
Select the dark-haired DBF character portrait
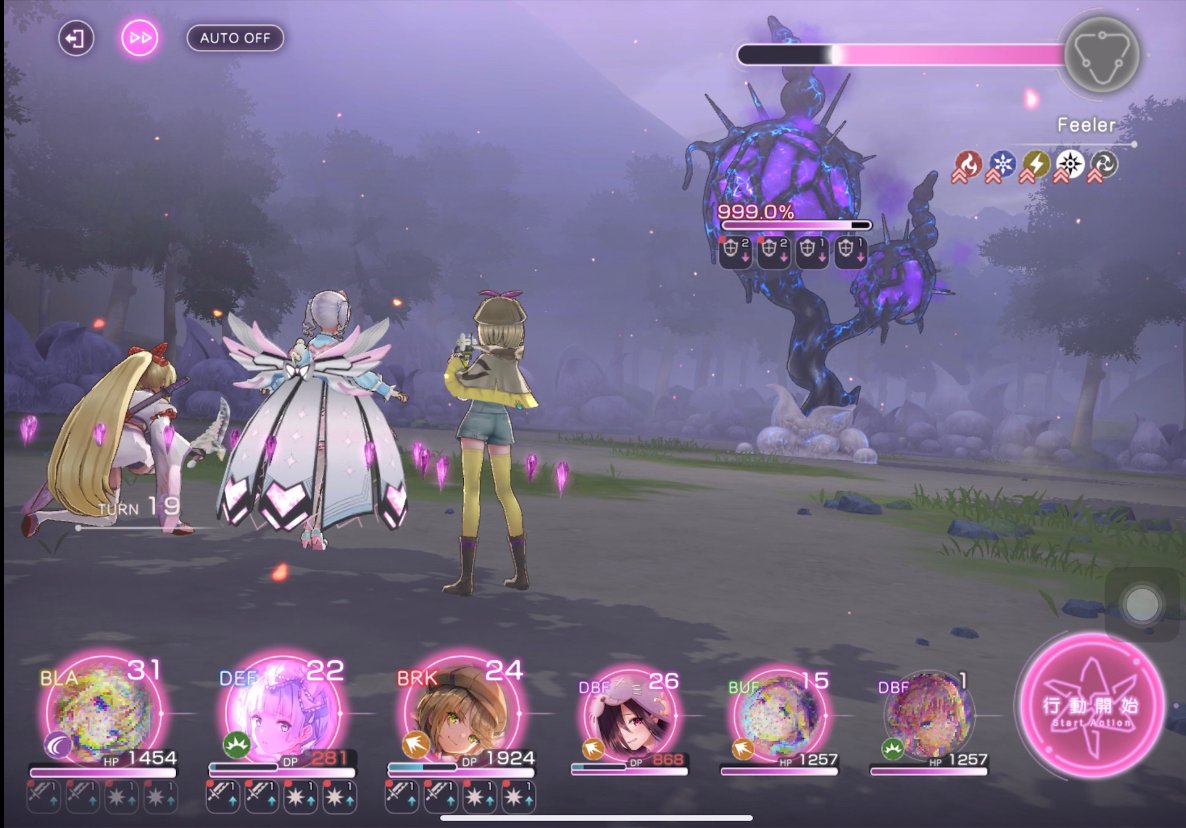(x=626, y=714)
